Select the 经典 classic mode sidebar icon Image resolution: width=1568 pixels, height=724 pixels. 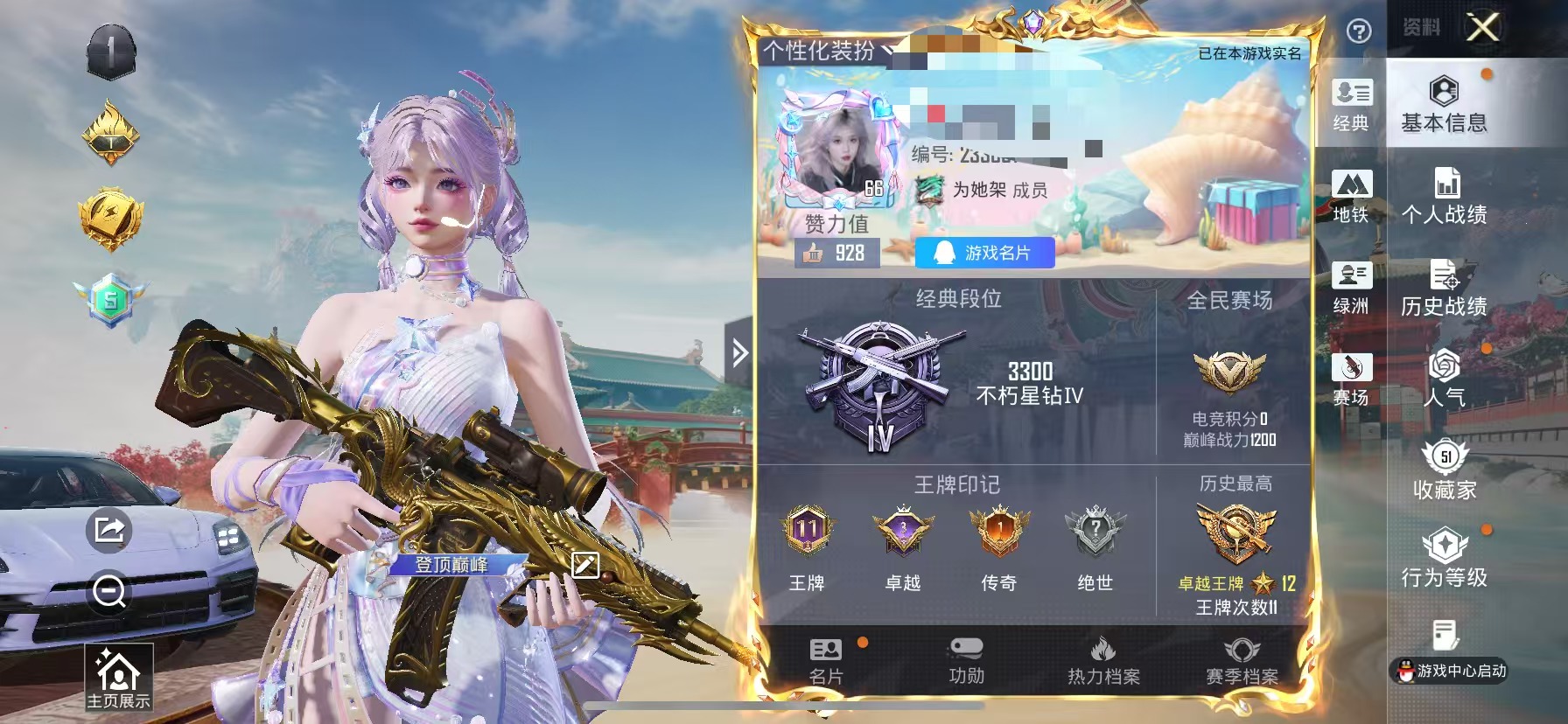pyautogui.click(x=1352, y=107)
